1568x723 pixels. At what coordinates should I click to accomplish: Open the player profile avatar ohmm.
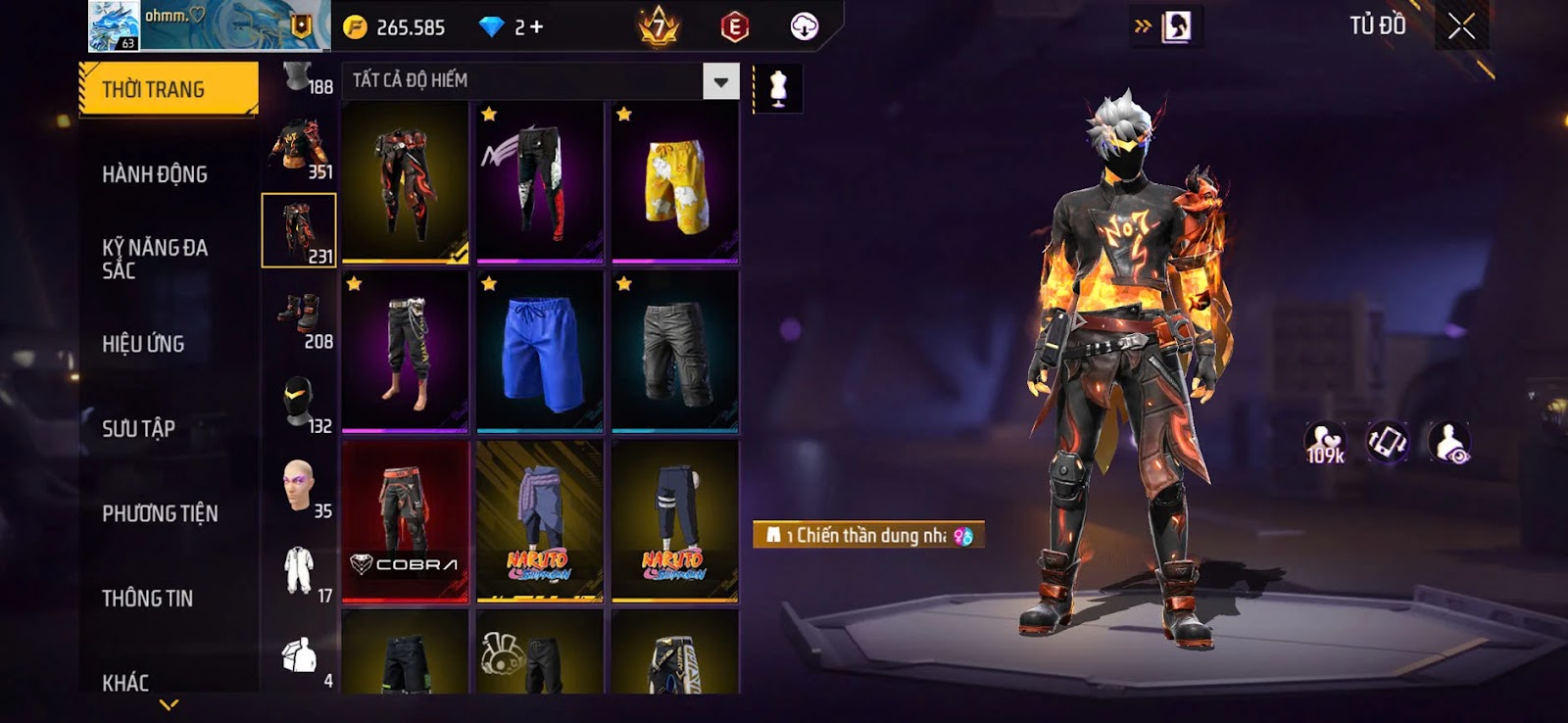click(x=114, y=25)
